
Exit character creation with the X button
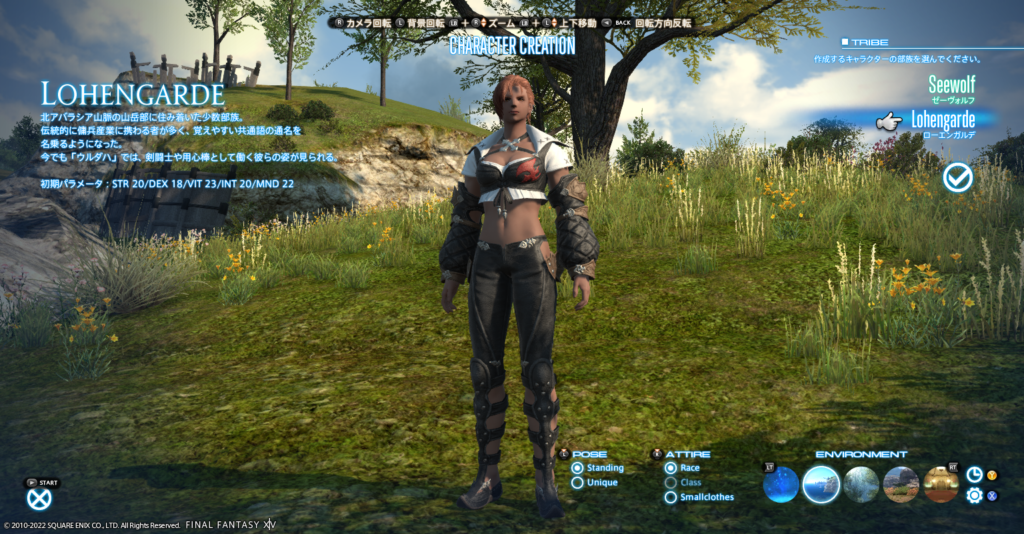(x=39, y=498)
